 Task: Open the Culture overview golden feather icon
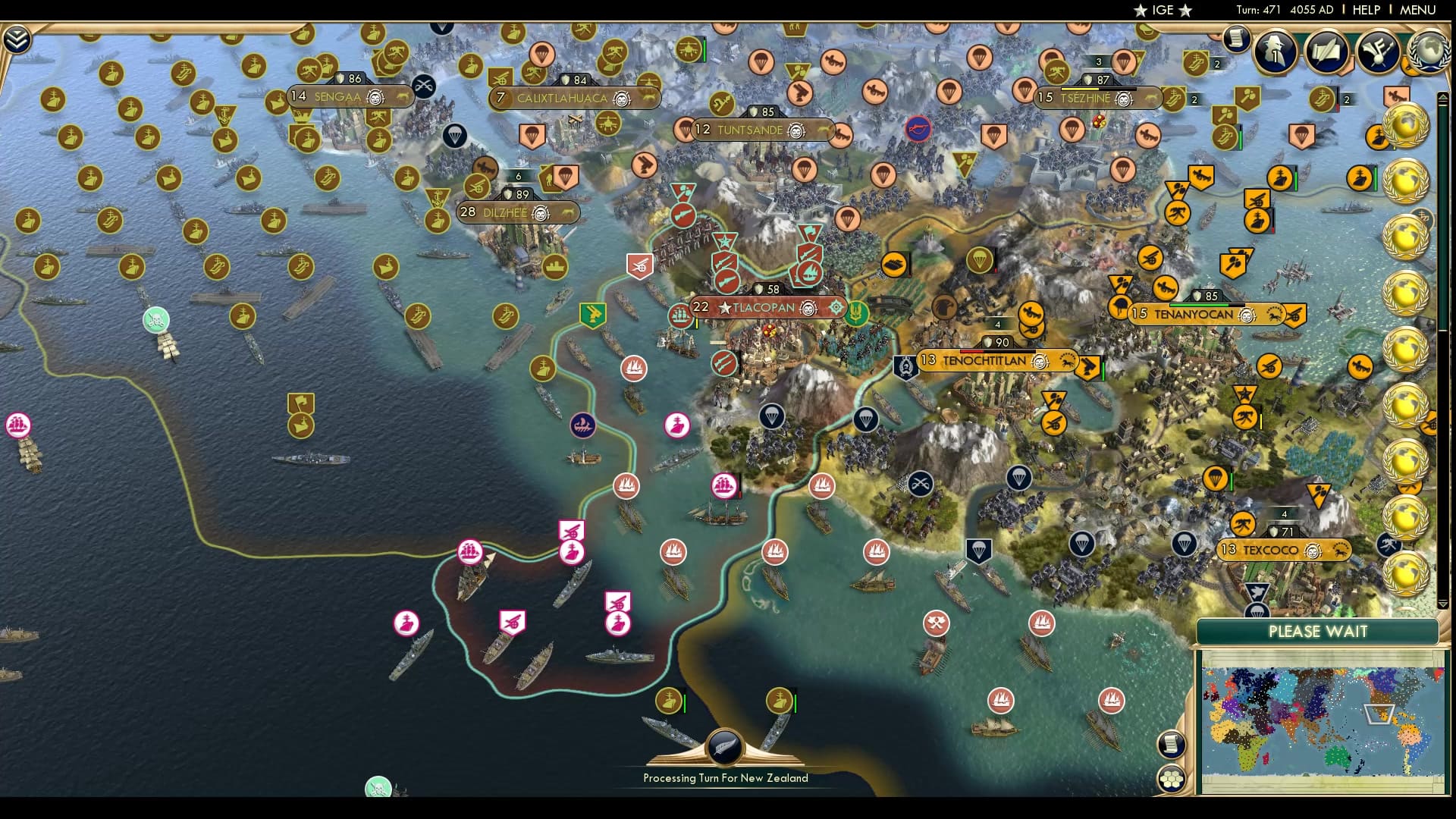pos(1376,53)
